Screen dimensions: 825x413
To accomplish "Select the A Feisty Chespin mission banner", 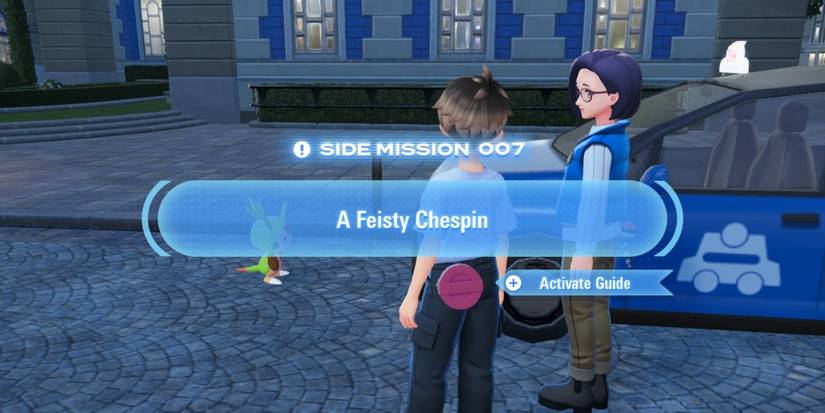I will (411, 220).
